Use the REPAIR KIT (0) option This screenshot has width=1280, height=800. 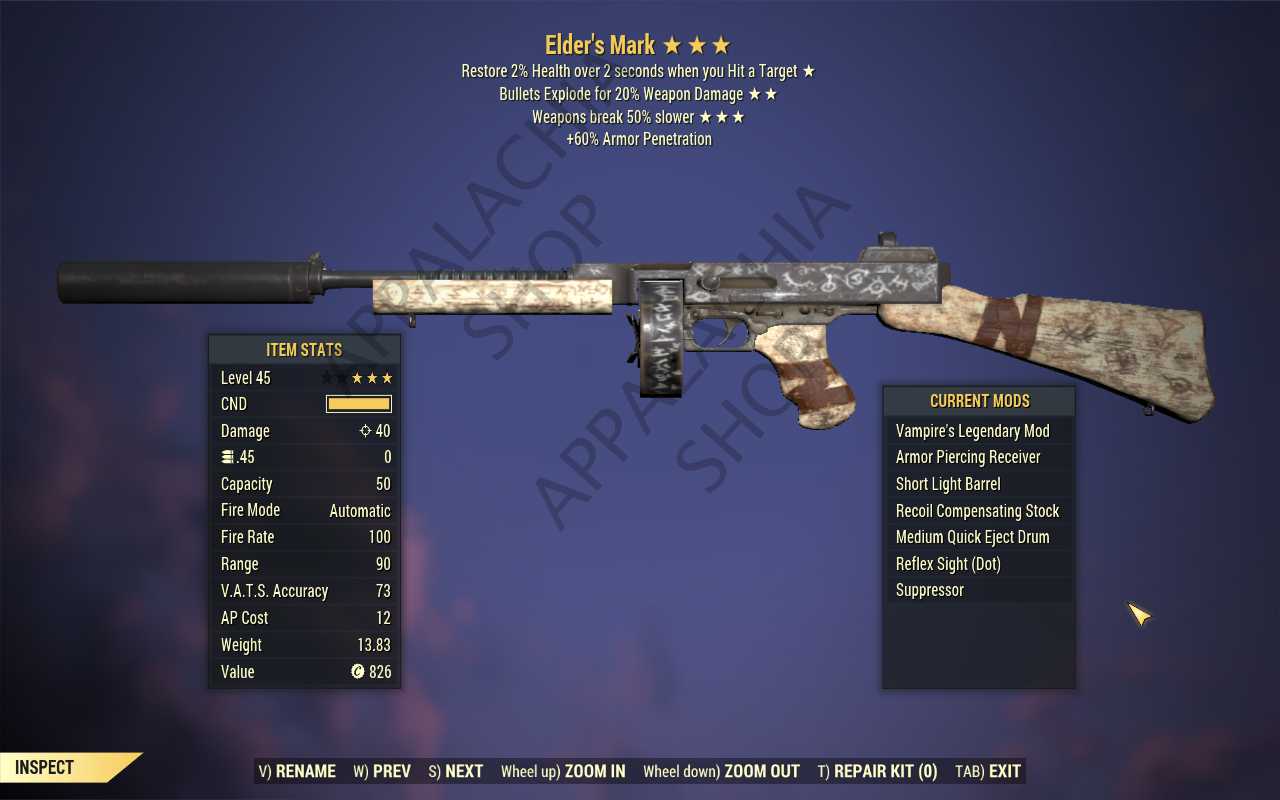click(877, 771)
